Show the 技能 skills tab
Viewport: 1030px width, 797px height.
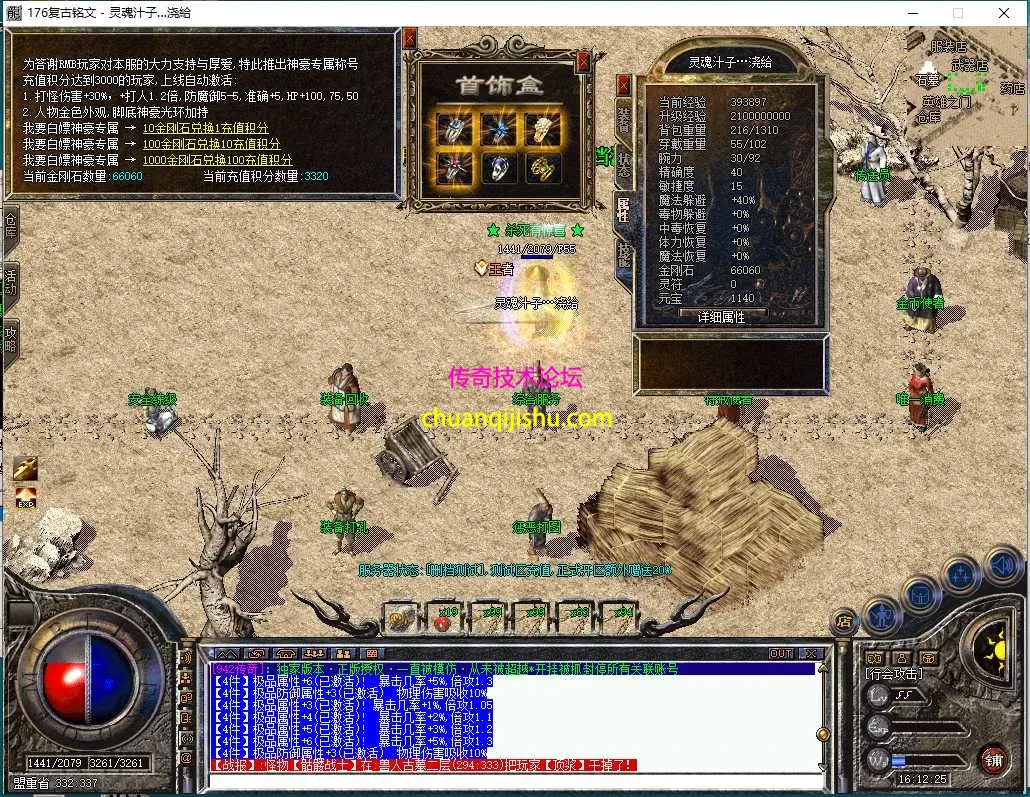click(x=623, y=255)
